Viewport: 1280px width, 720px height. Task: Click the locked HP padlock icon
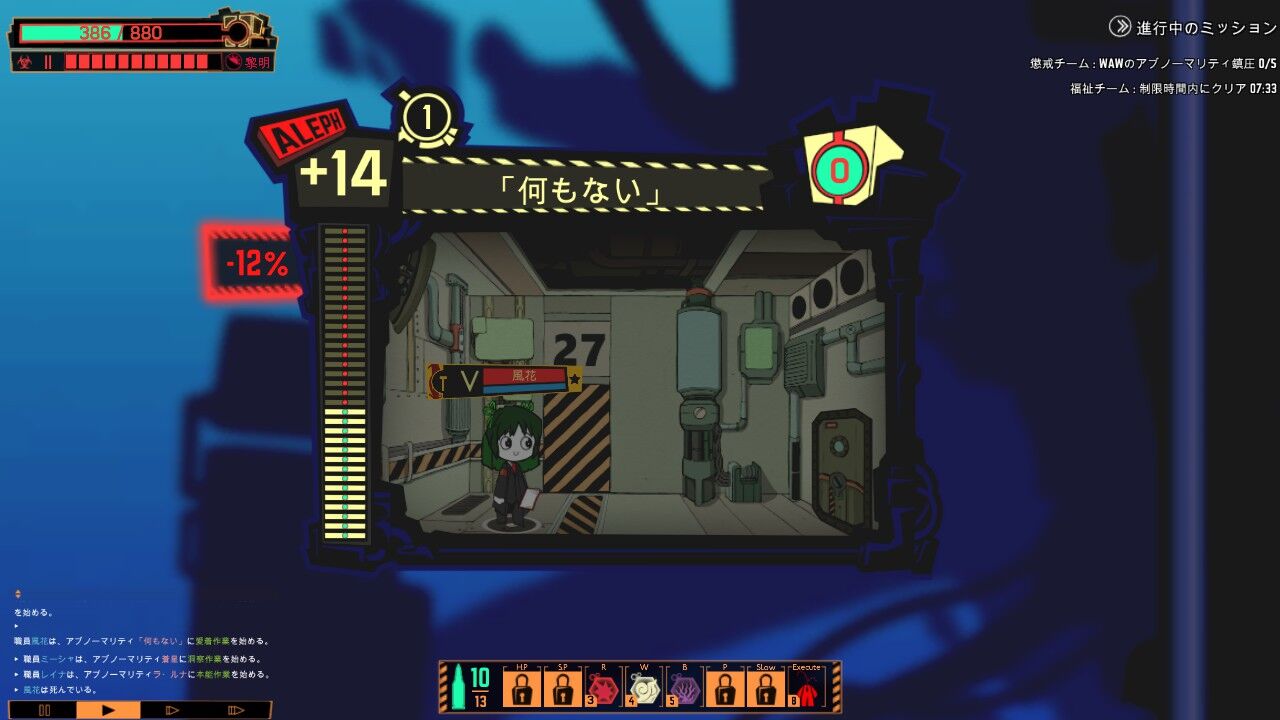pos(523,686)
